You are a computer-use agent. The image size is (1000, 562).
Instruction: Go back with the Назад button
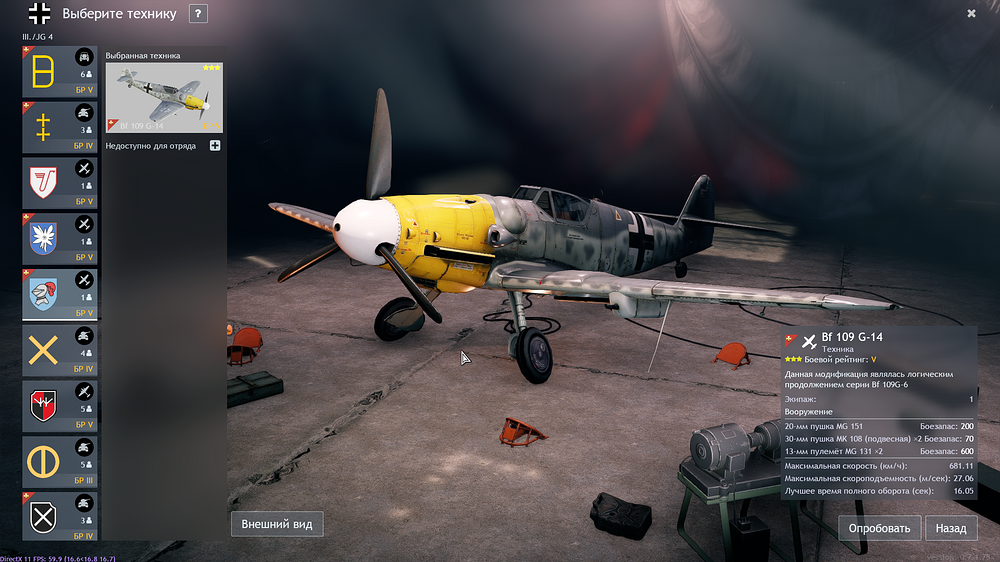click(x=950, y=528)
